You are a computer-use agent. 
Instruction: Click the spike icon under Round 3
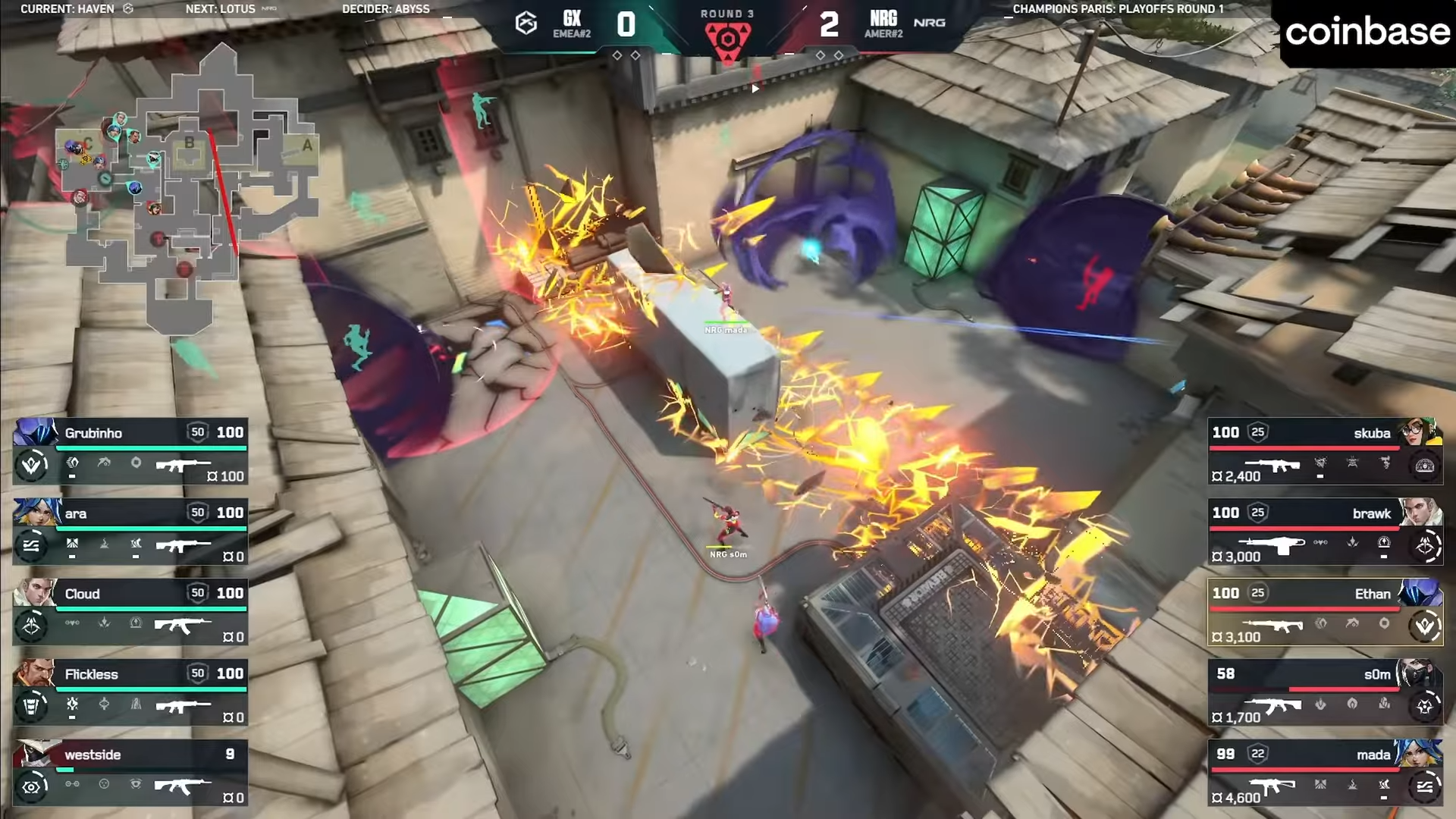tap(727, 39)
